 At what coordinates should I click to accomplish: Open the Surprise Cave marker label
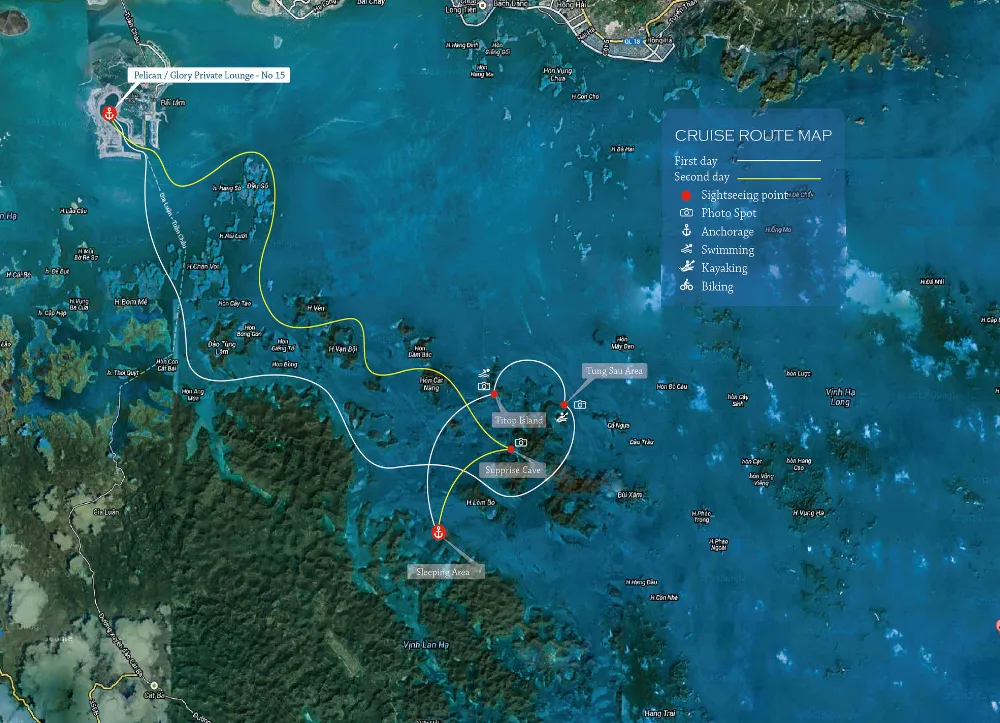511,469
